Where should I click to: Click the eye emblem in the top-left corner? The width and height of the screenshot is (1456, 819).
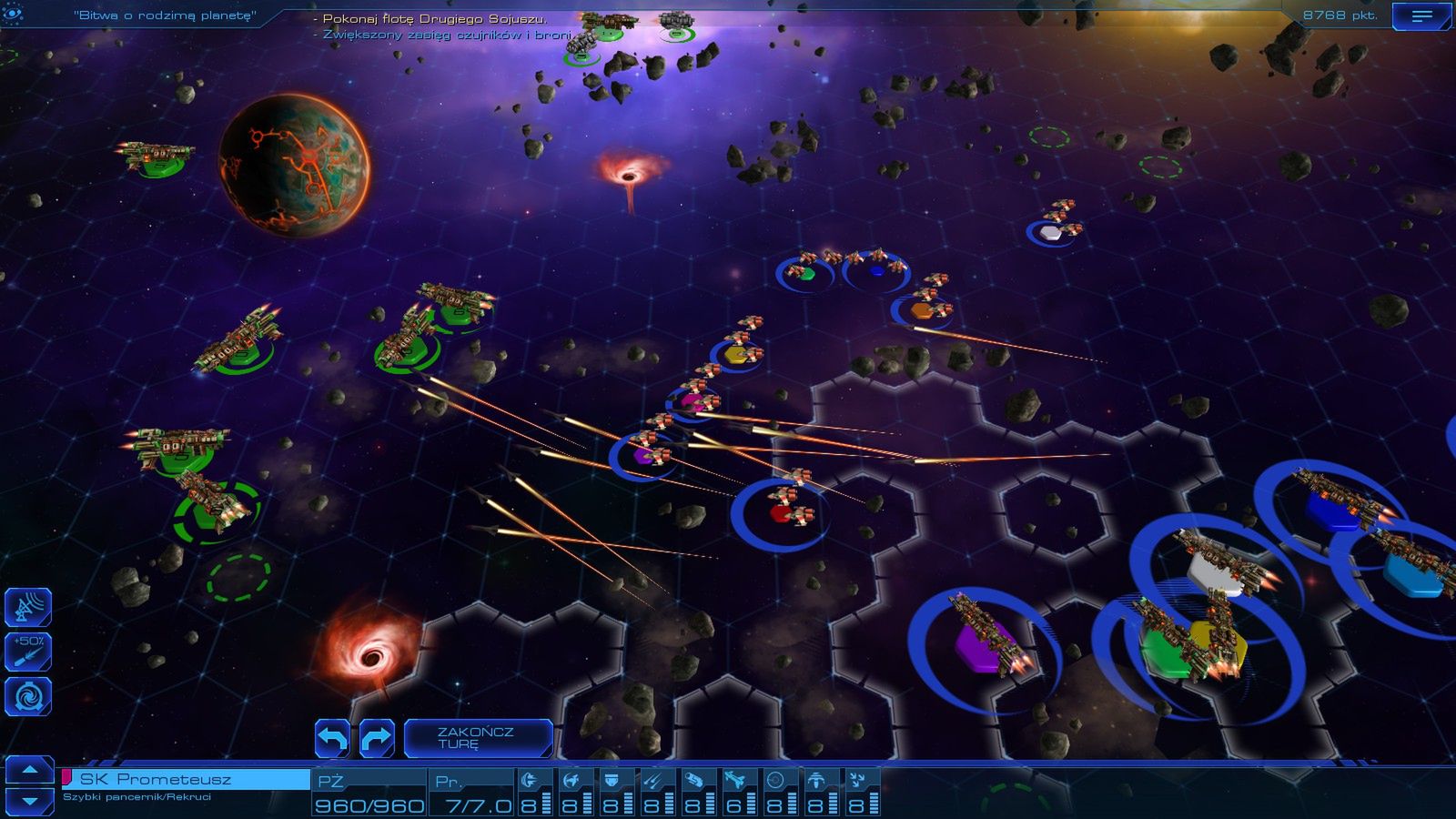pos(11,15)
